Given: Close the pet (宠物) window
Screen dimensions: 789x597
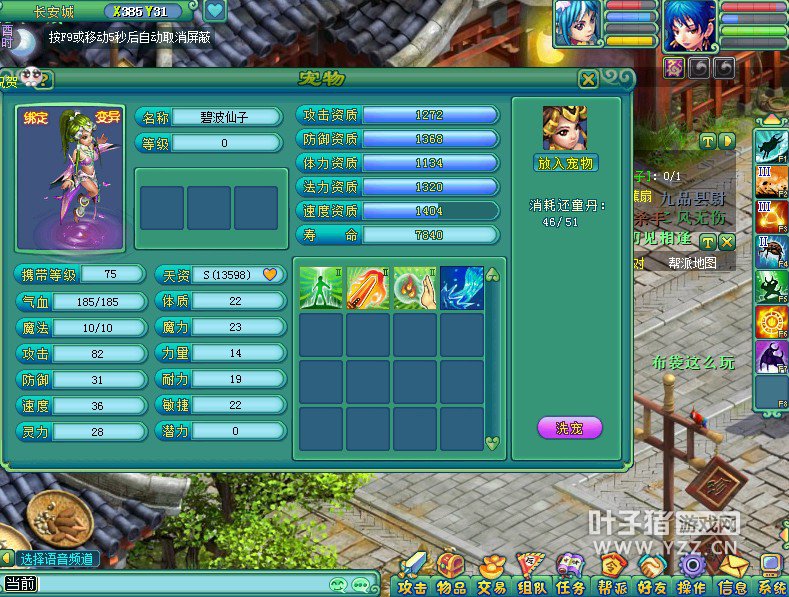Looking at the screenshot, I should (588, 80).
